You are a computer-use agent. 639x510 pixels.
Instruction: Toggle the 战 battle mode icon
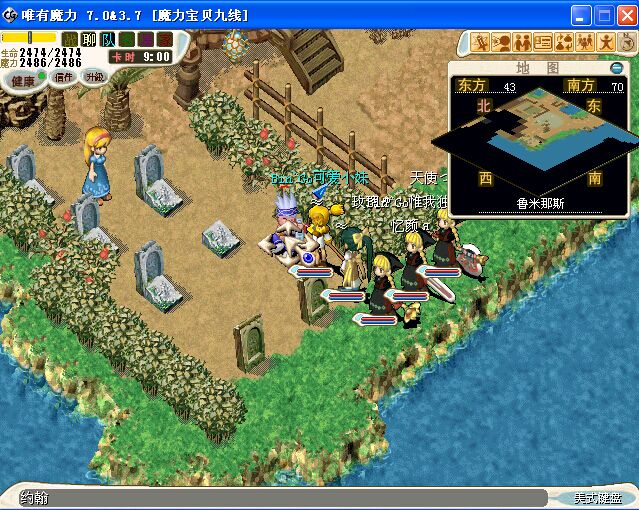[70, 39]
